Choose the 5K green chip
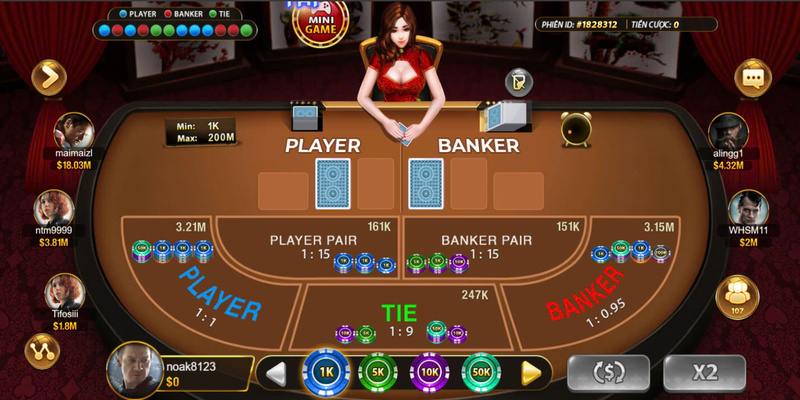 click(x=377, y=372)
